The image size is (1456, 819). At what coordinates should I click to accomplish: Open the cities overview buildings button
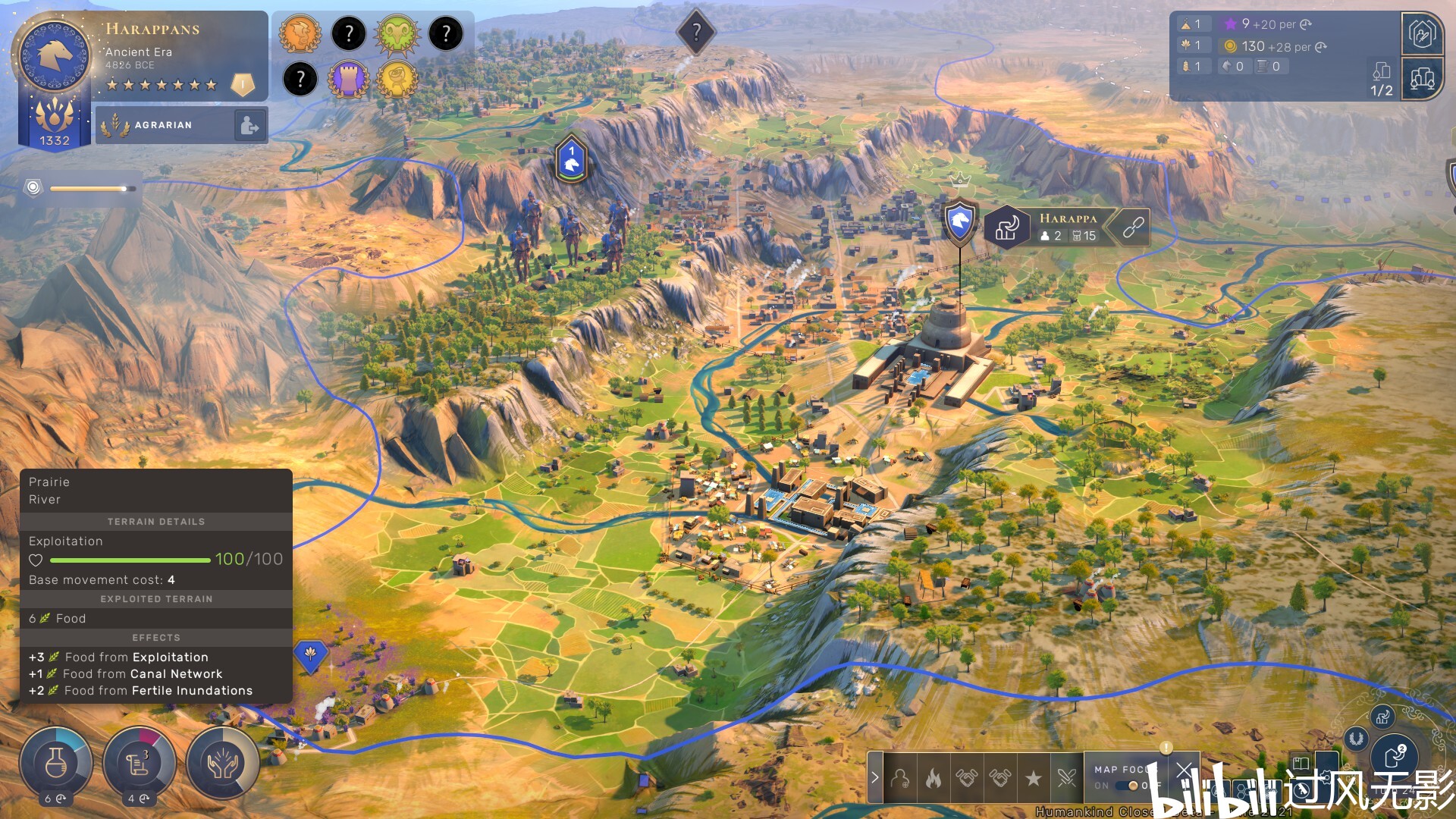coord(1422,78)
